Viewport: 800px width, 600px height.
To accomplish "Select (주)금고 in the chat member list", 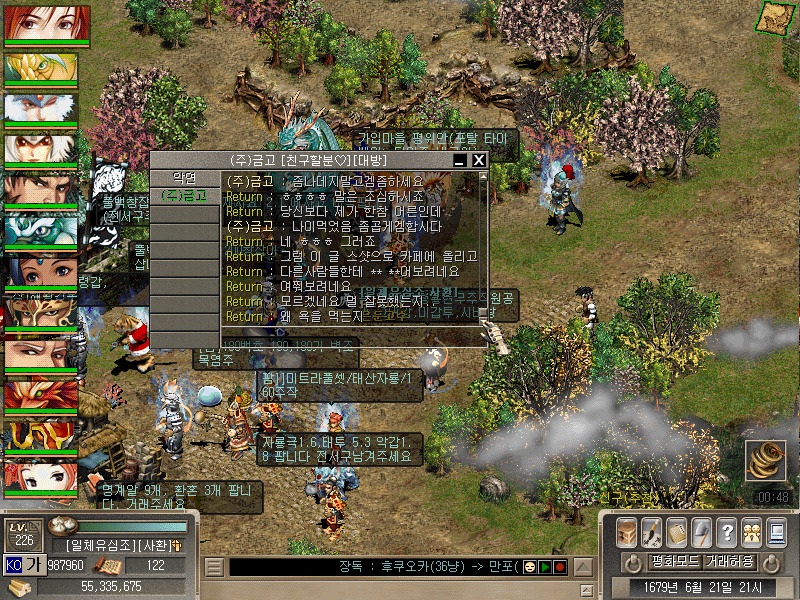I will point(184,196).
